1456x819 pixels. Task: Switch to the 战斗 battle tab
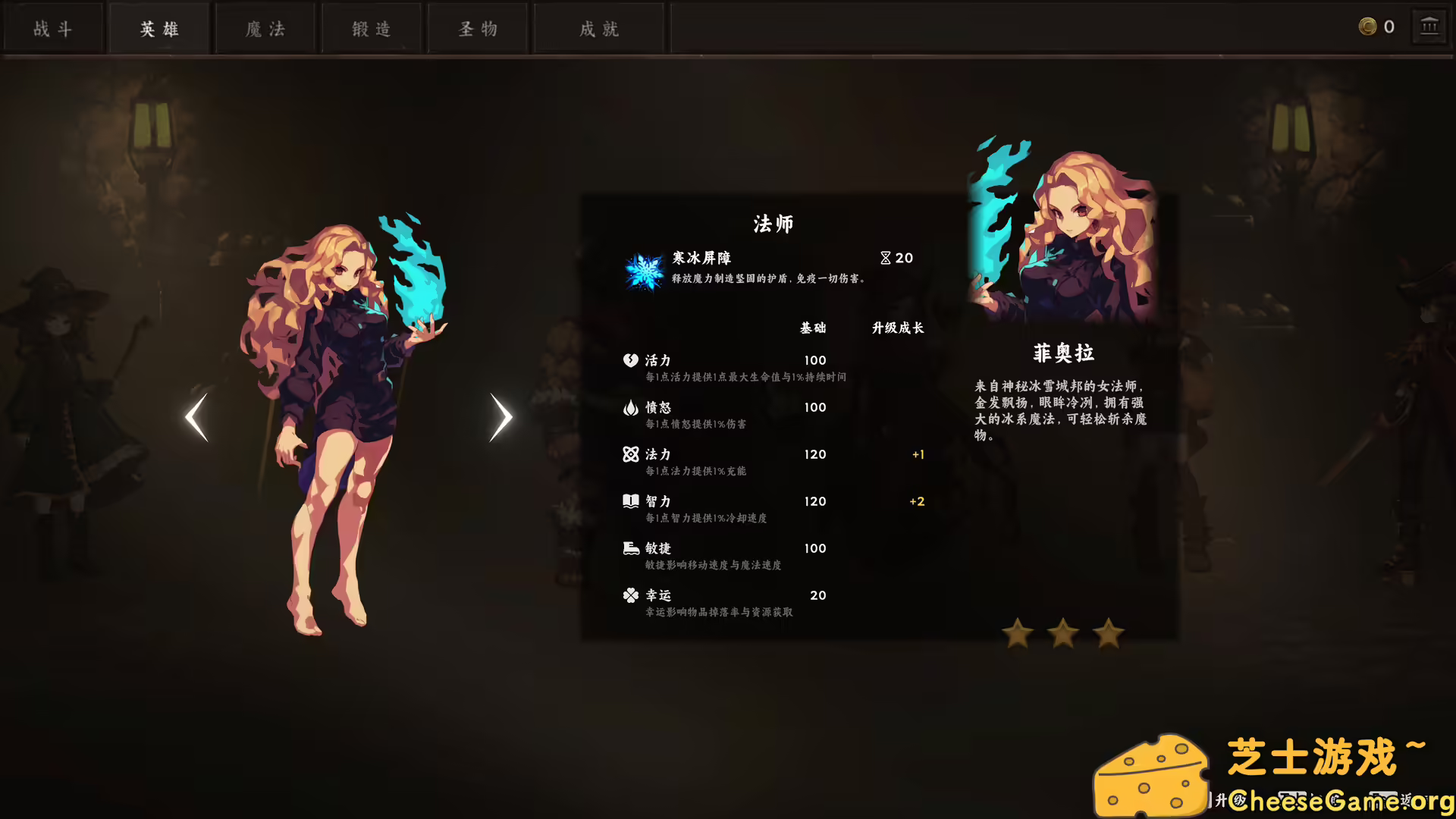53,28
